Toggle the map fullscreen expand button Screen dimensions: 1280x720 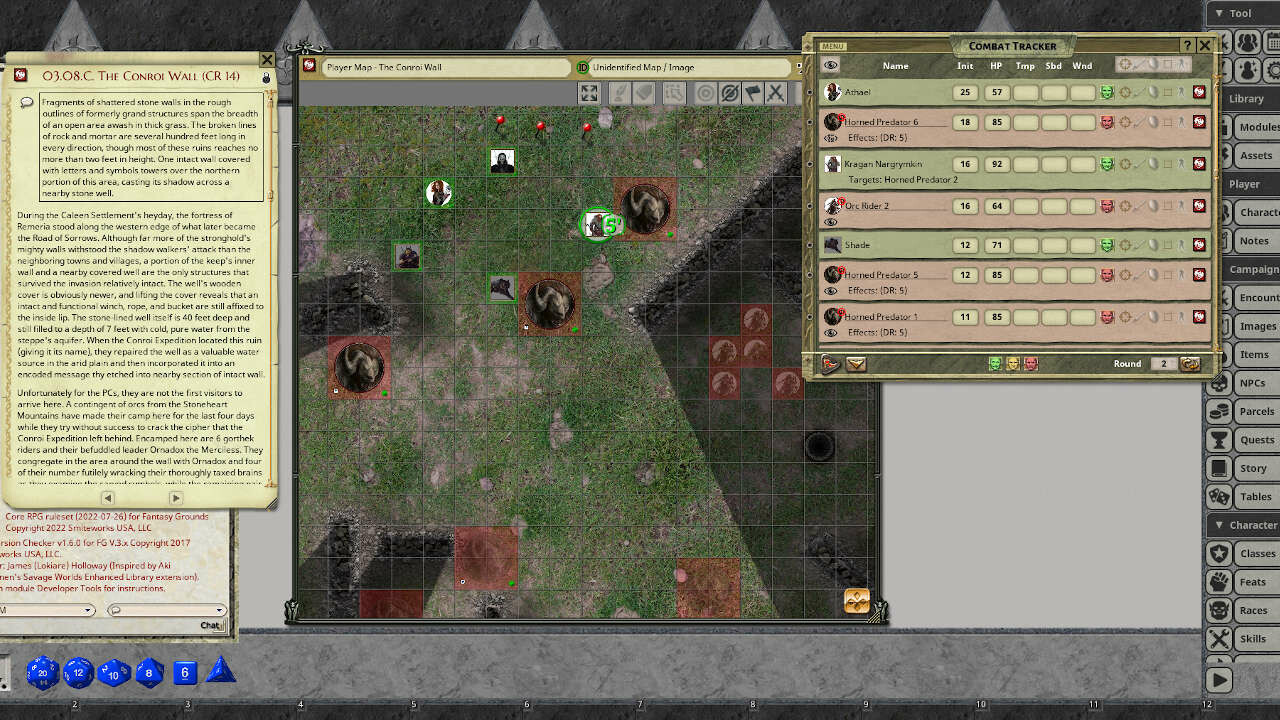tap(589, 93)
